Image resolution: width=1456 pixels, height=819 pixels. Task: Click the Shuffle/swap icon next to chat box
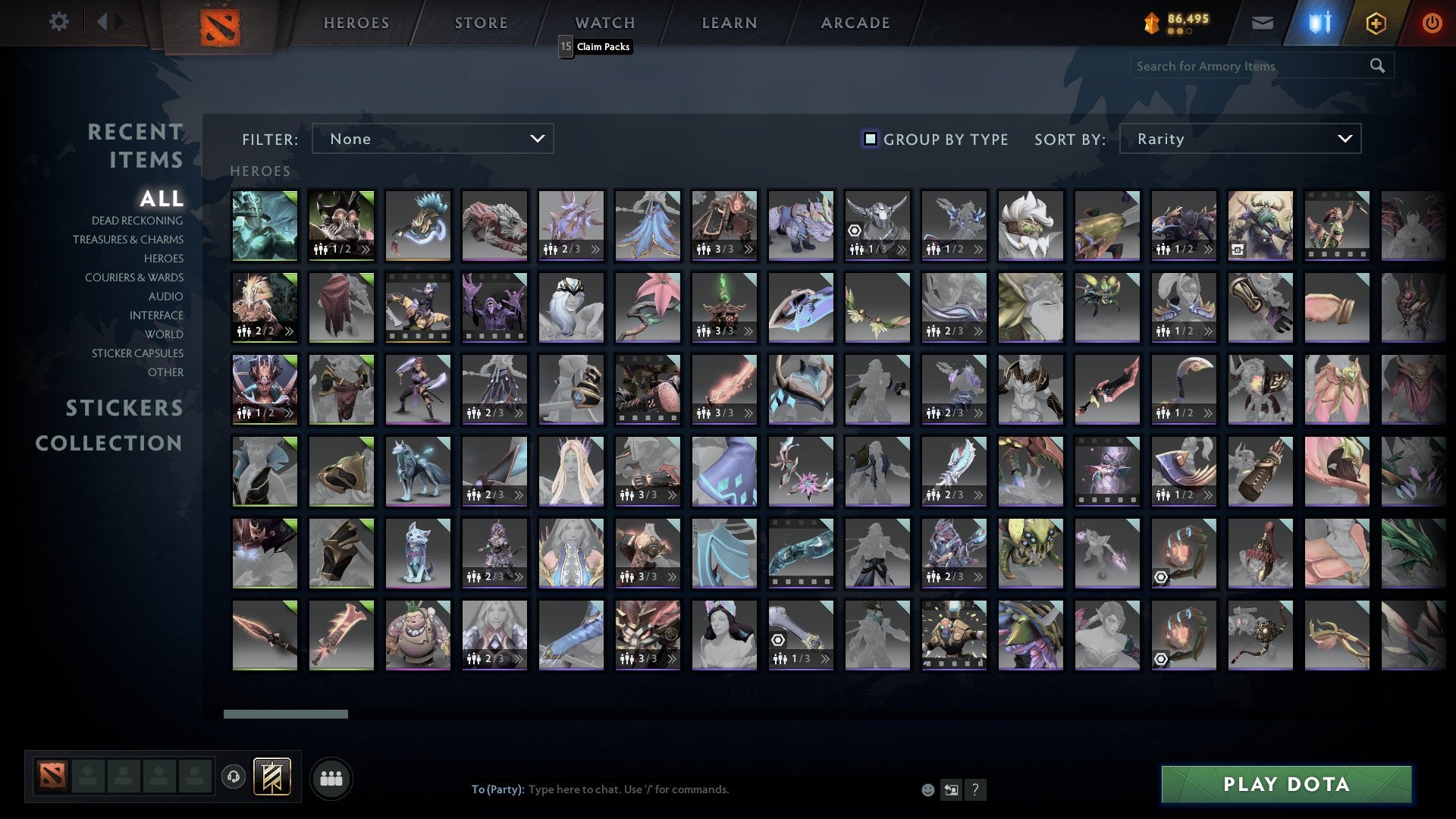tap(950, 789)
